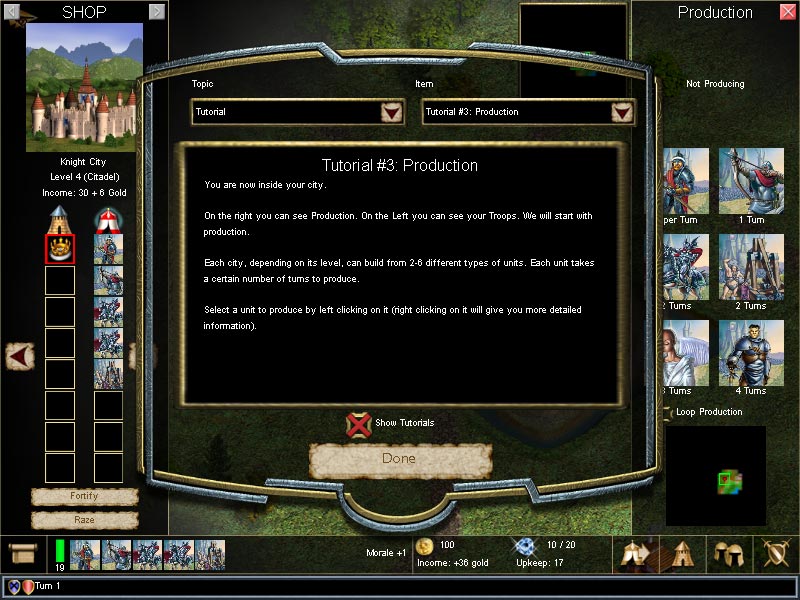800x600 pixels.
Task: Go to the next city with the right arrow
Action: click(157, 12)
